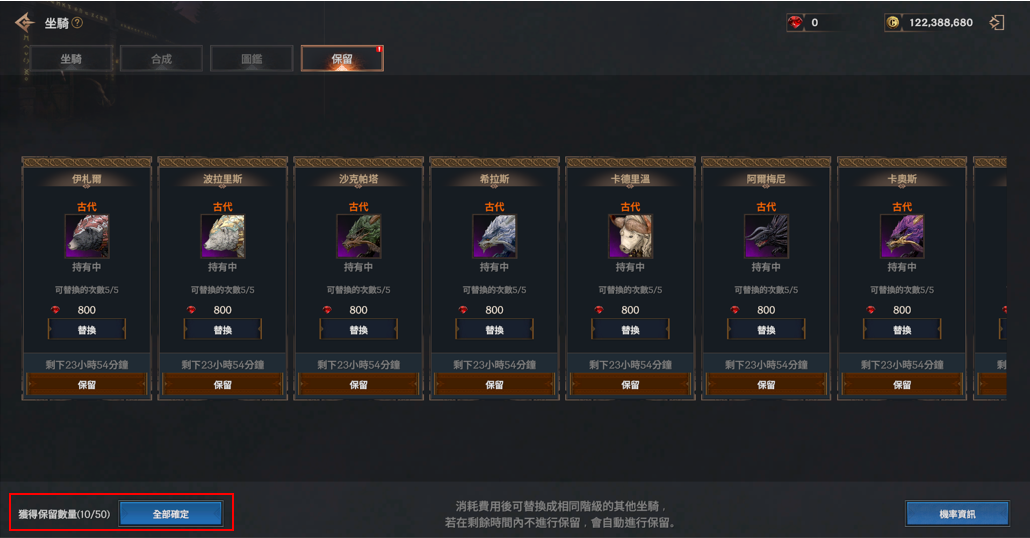Viewport: 1030px width, 538px height.
Task: Select the 波拉里斯 mount portrait
Action: tap(222, 237)
